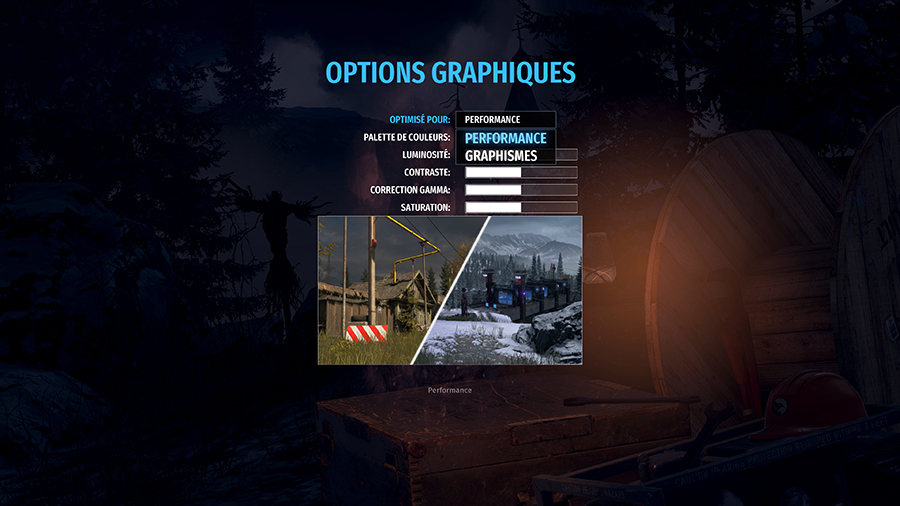The image size is (900, 506).
Task: Choose the Graphismes option
Action: point(502,156)
